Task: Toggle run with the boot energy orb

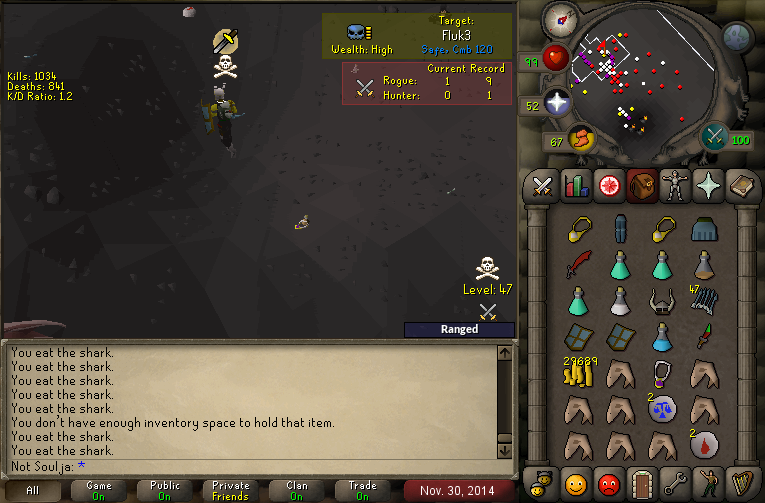Action: click(580, 139)
